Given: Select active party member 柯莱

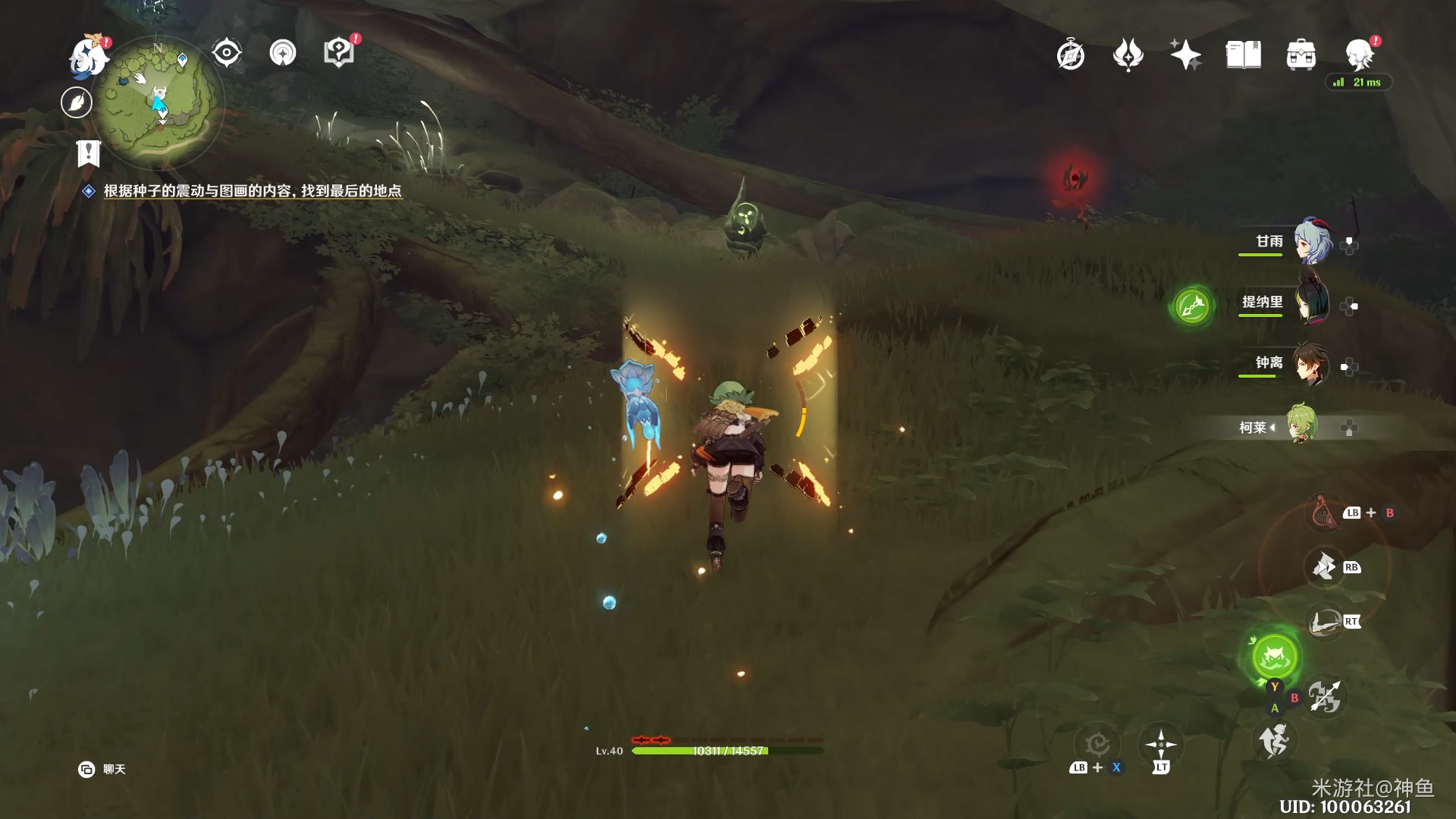Looking at the screenshot, I should click(1301, 425).
